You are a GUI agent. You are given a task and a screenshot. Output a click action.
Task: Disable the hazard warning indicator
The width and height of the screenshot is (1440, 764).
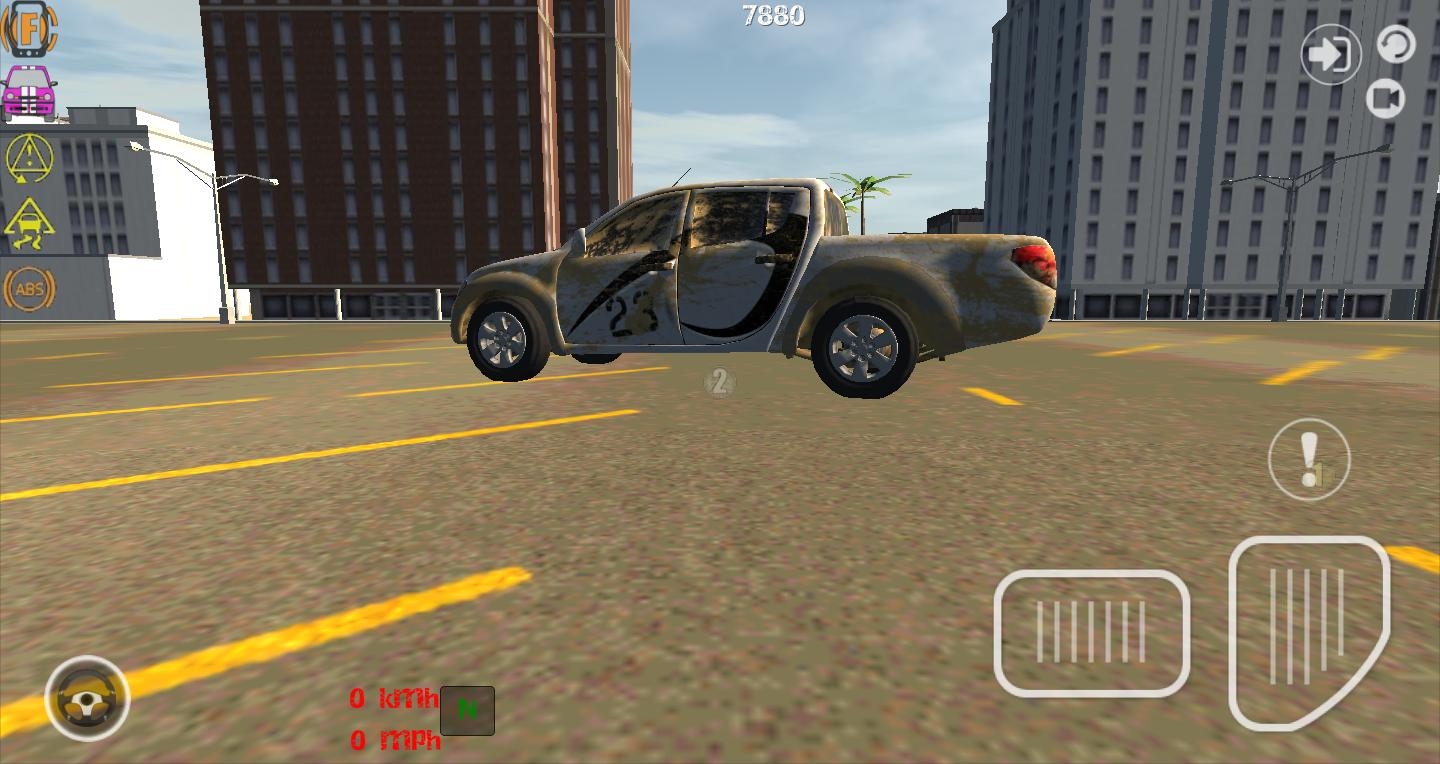pos(1309,459)
